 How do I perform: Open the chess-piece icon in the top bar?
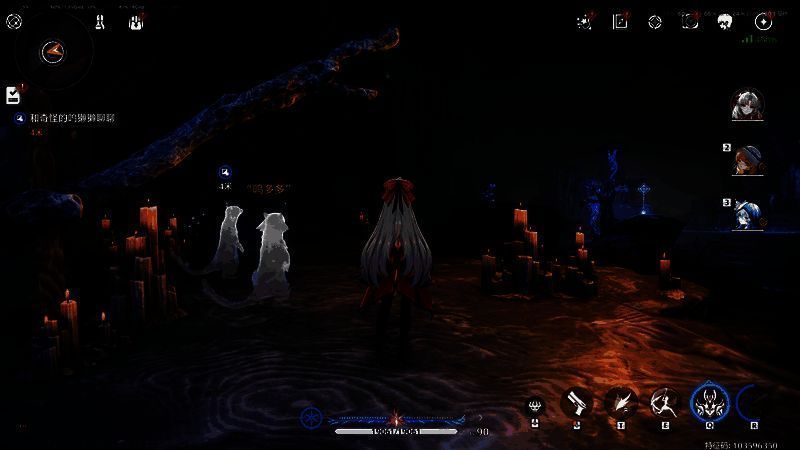point(100,21)
